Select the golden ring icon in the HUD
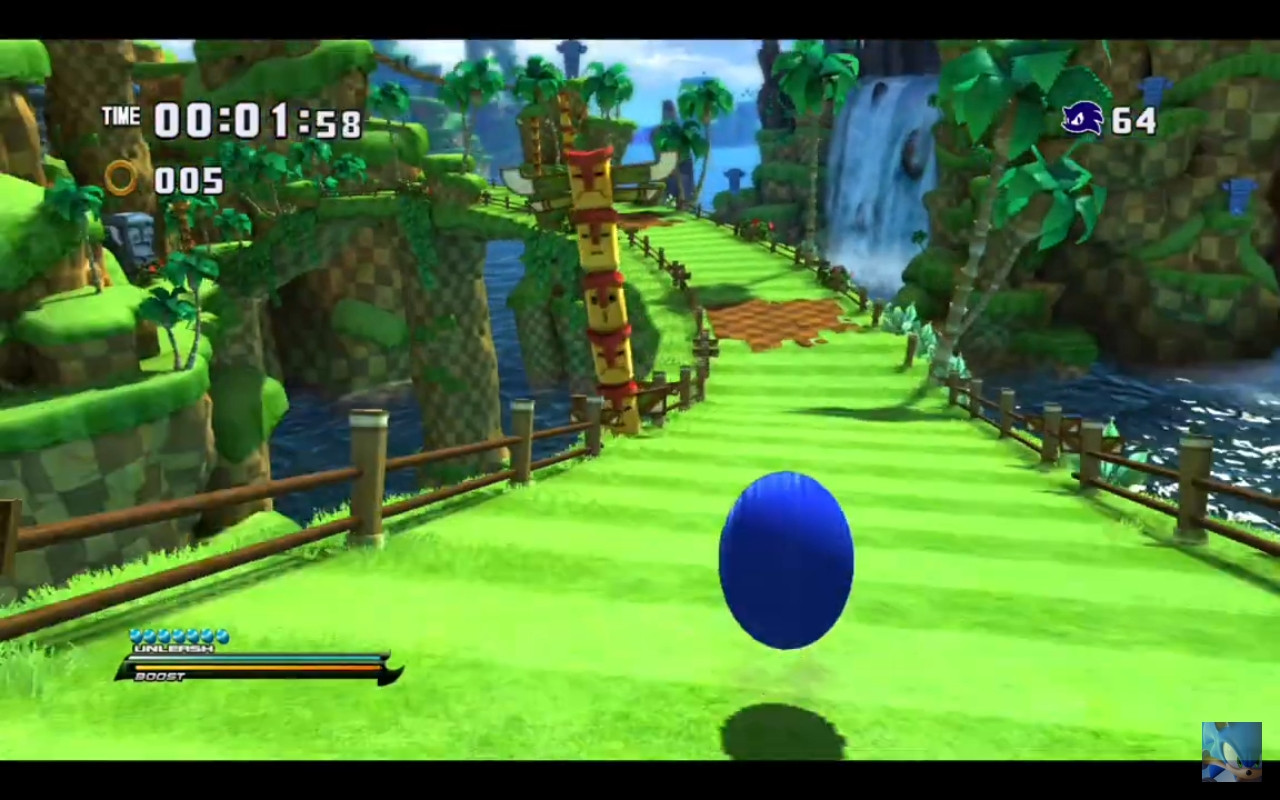 pyautogui.click(x=124, y=180)
